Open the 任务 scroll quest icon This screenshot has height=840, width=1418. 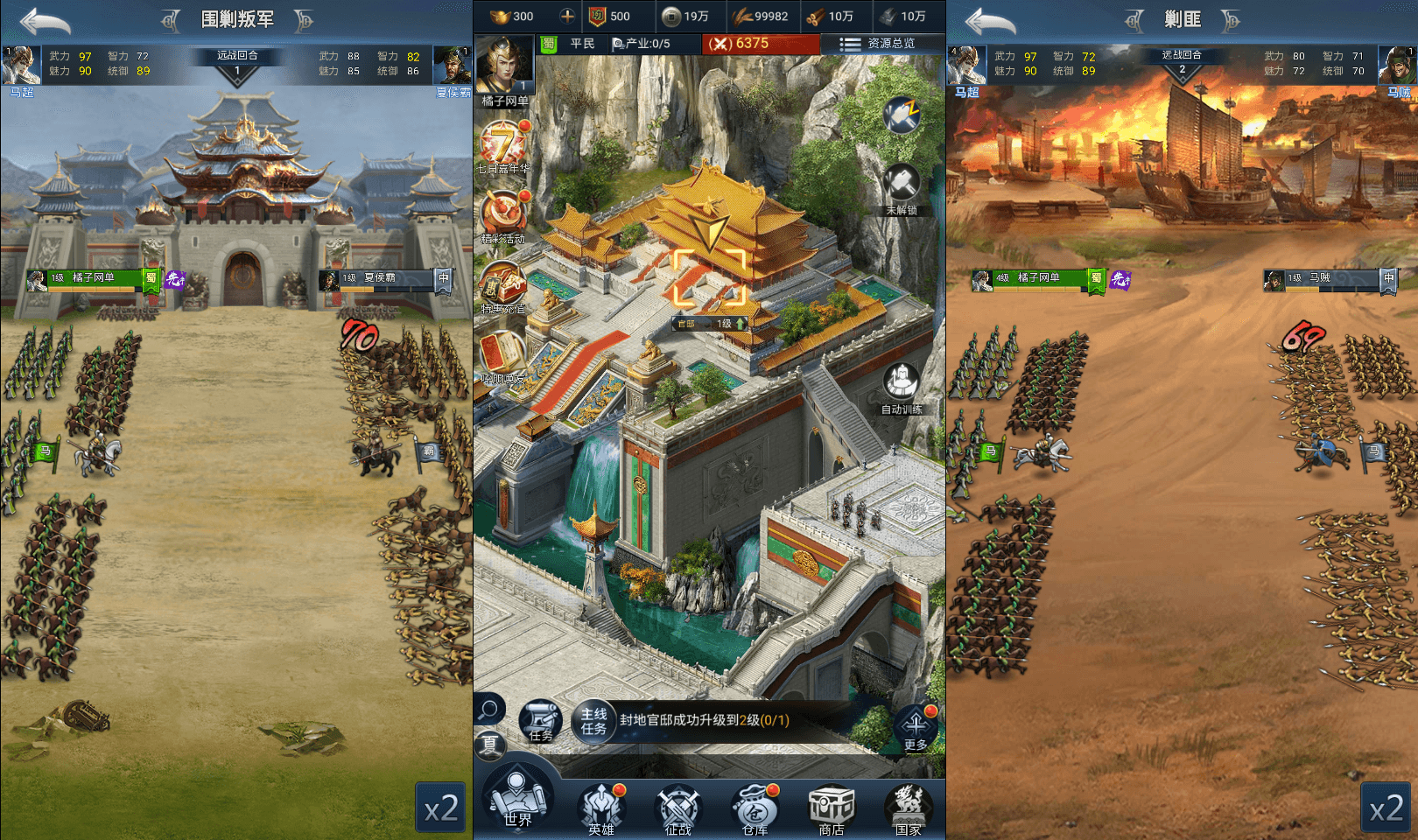click(541, 721)
